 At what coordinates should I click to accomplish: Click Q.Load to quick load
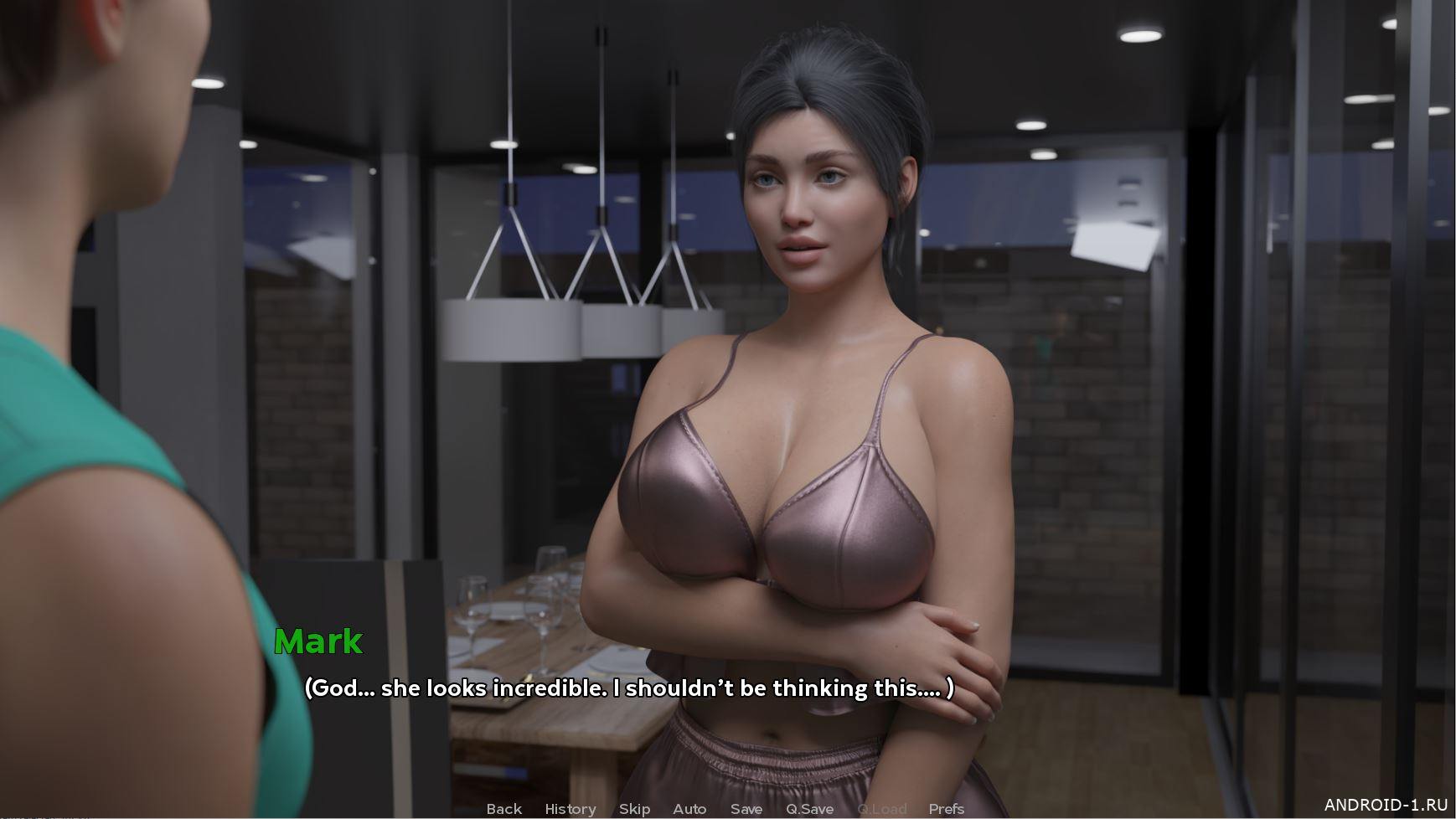881,808
